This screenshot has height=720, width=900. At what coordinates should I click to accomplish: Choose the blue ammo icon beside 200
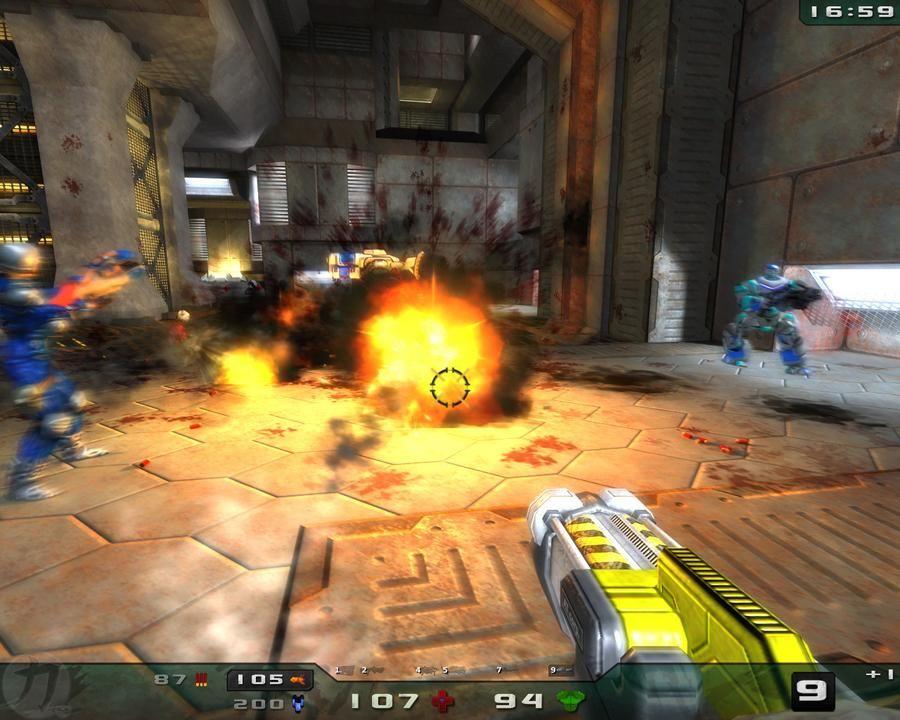(296, 704)
